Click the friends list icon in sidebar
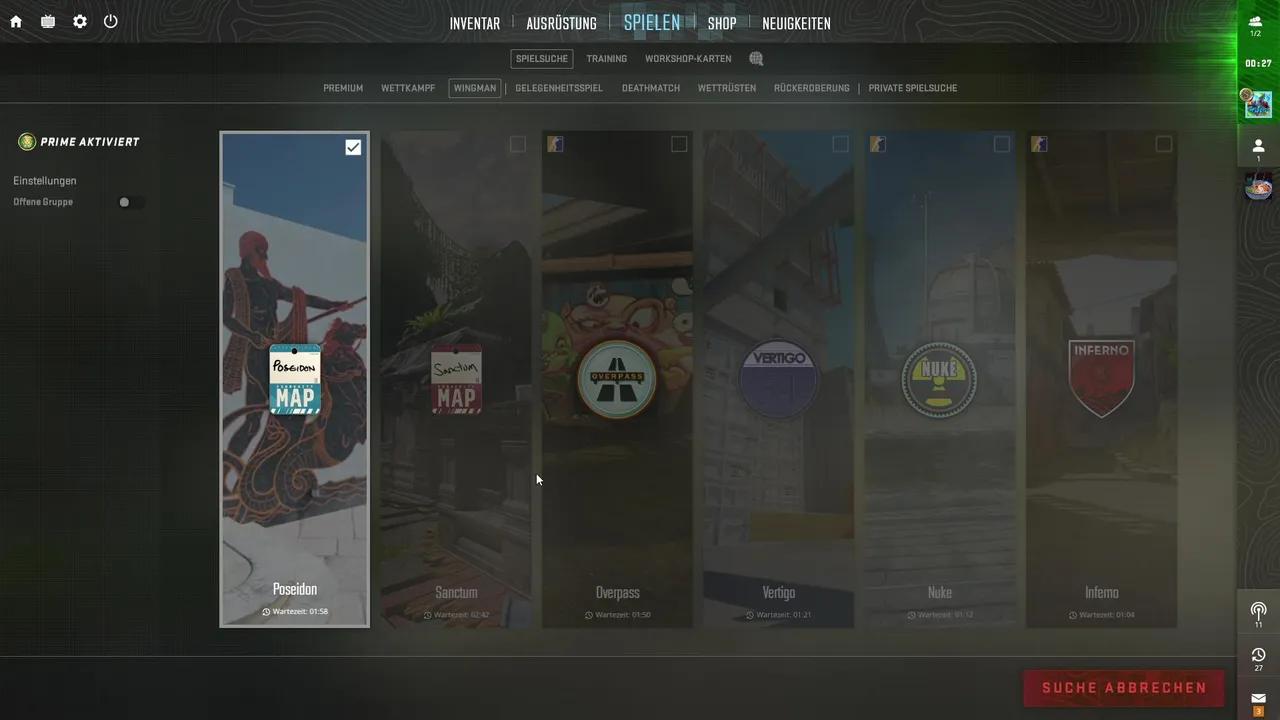 [x=1257, y=145]
